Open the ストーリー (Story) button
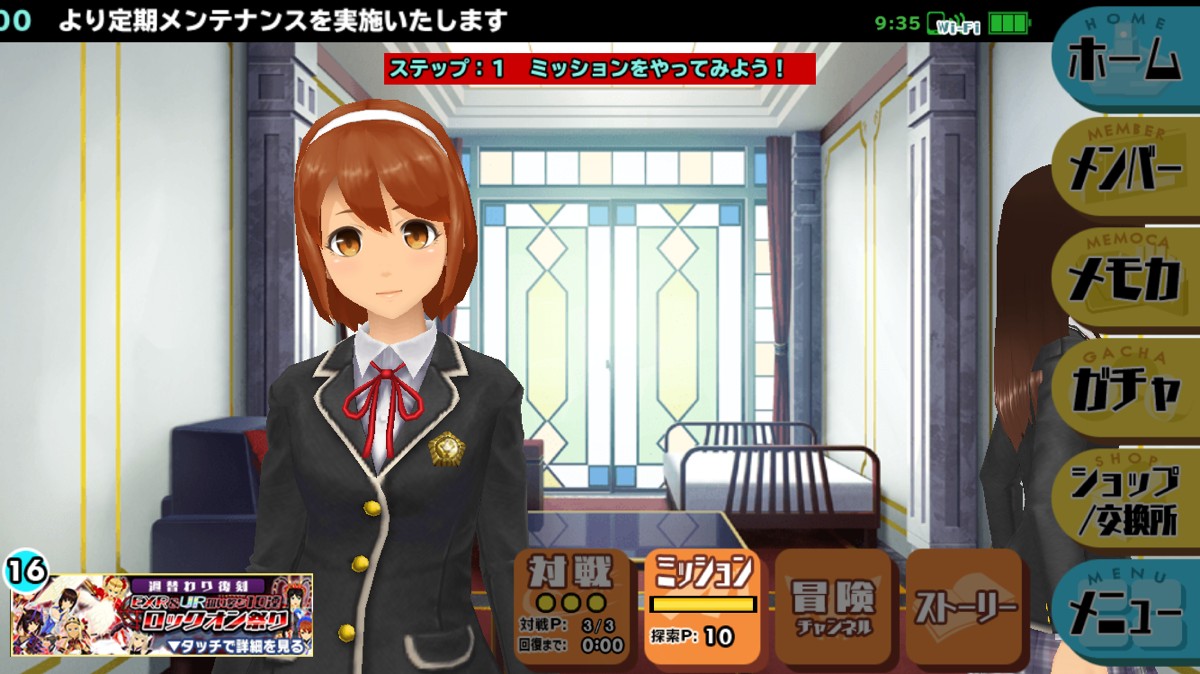The image size is (1200, 674). pyautogui.click(x=963, y=606)
